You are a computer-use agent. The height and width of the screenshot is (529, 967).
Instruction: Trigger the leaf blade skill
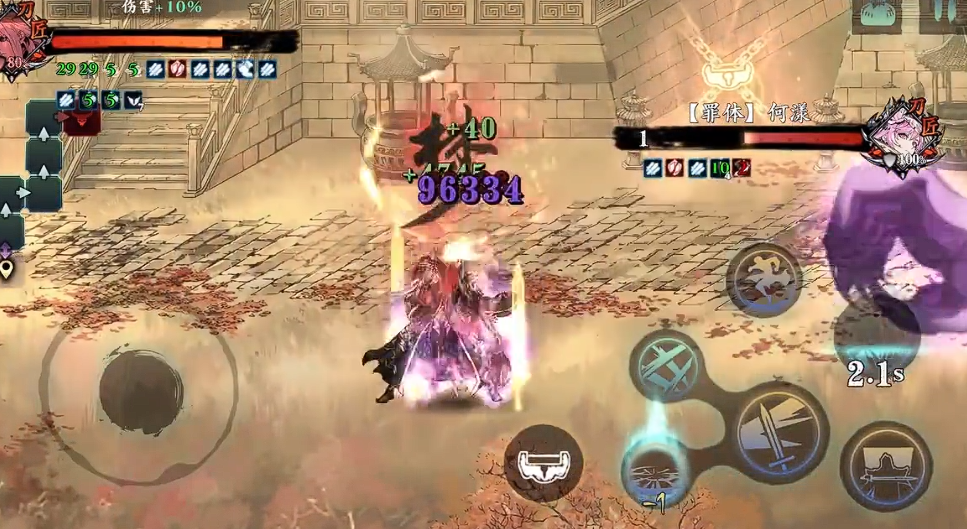[x=886, y=466]
